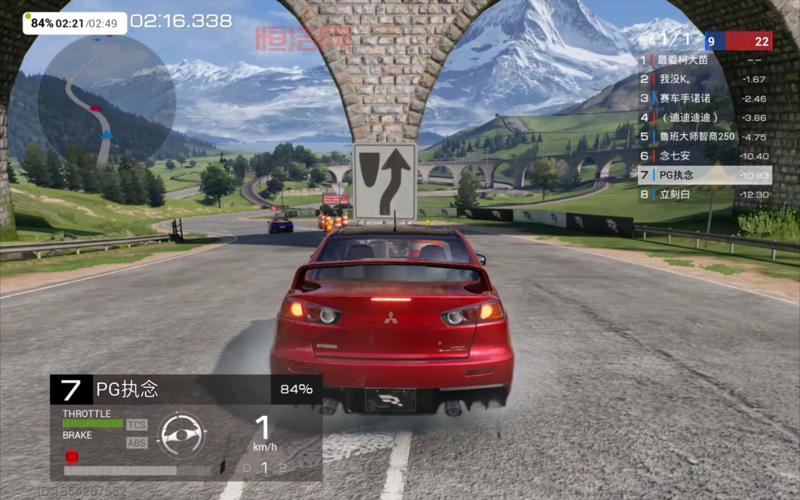
Task: Toggle the ABS indicator
Action: click(136, 442)
